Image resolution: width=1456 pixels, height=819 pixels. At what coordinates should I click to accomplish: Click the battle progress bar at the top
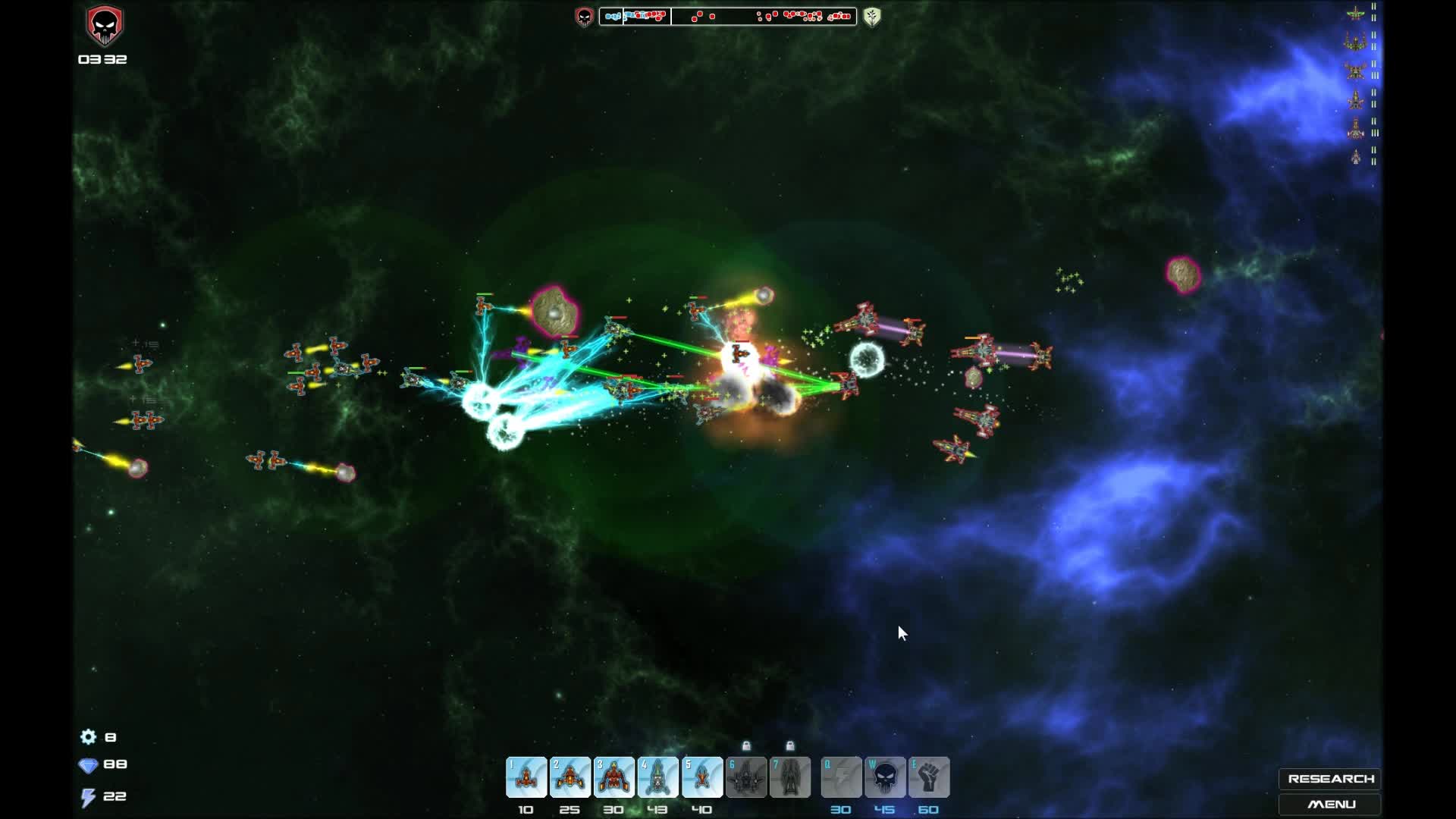pyautogui.click(x=732, y=16)
